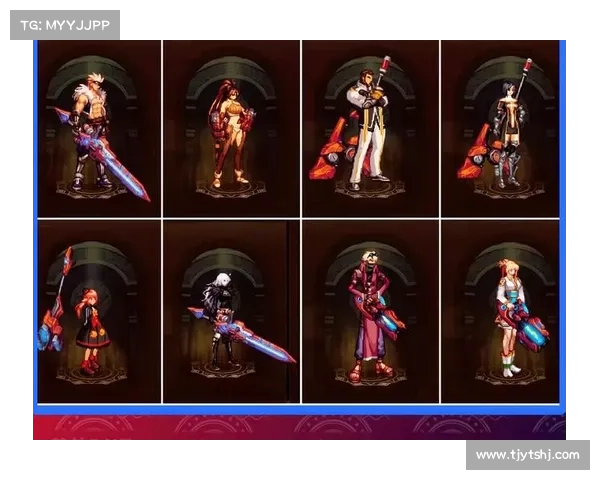The image size is (600, 480).
Task: Choose the red-ponytail female fighter tile
Action: coord(231,128)
